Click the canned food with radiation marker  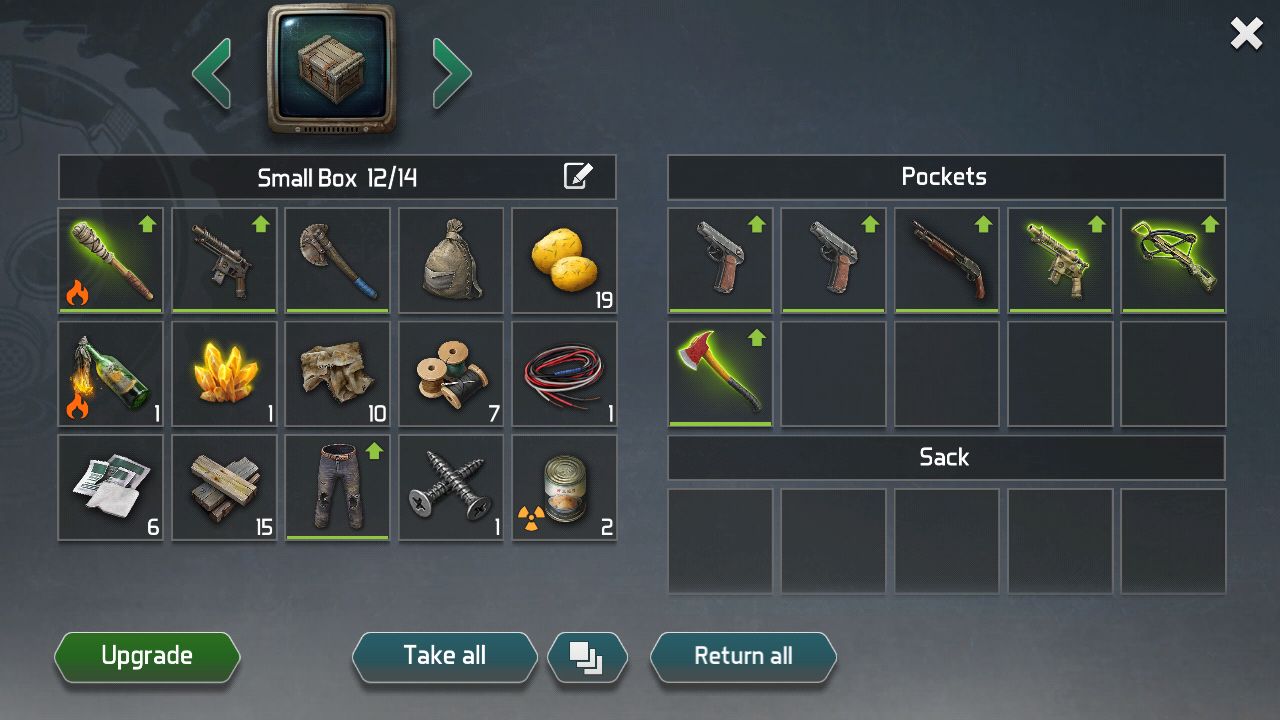coord(564,487)
